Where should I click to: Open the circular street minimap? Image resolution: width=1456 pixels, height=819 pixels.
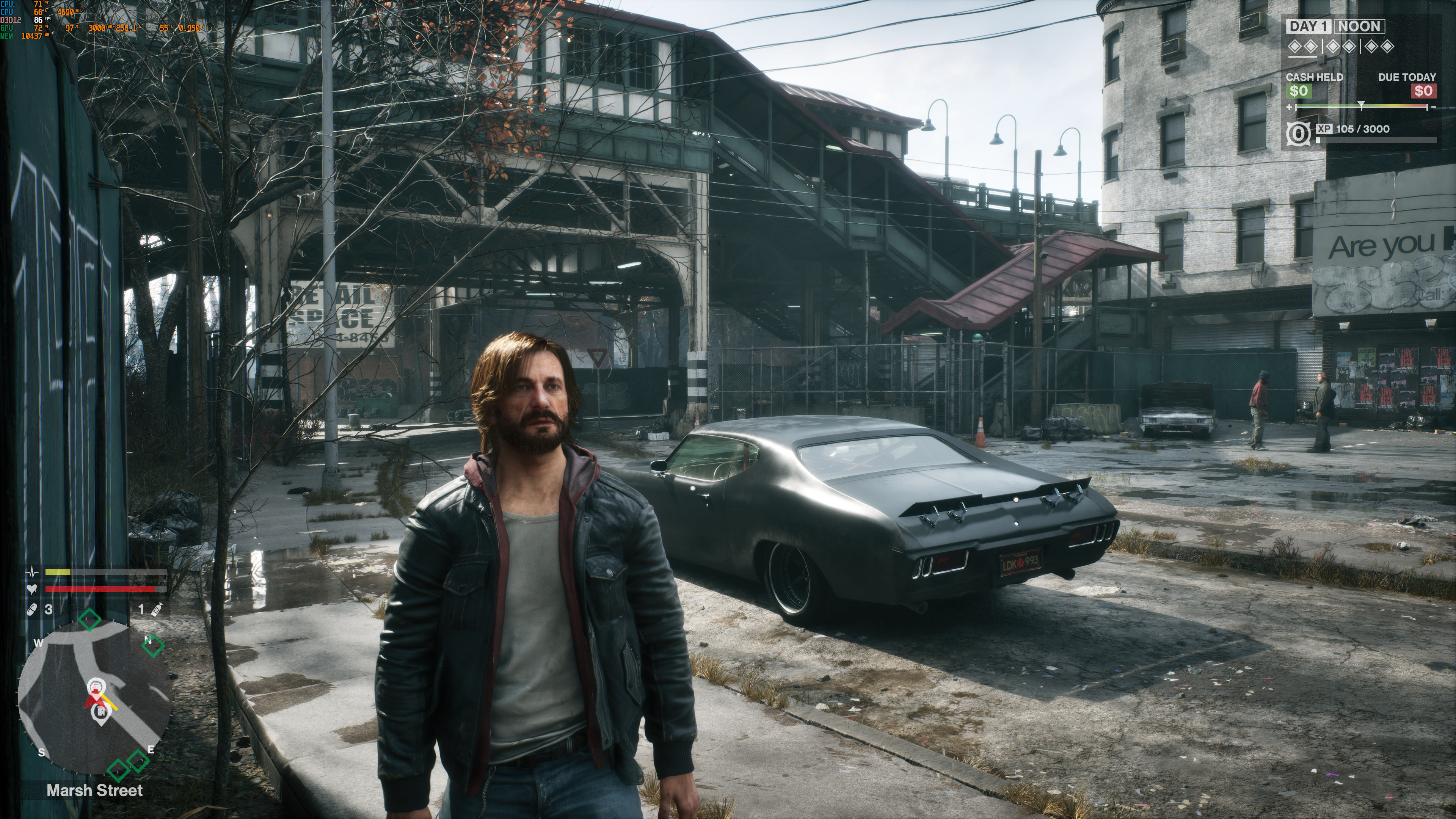[x=95, y=698]
